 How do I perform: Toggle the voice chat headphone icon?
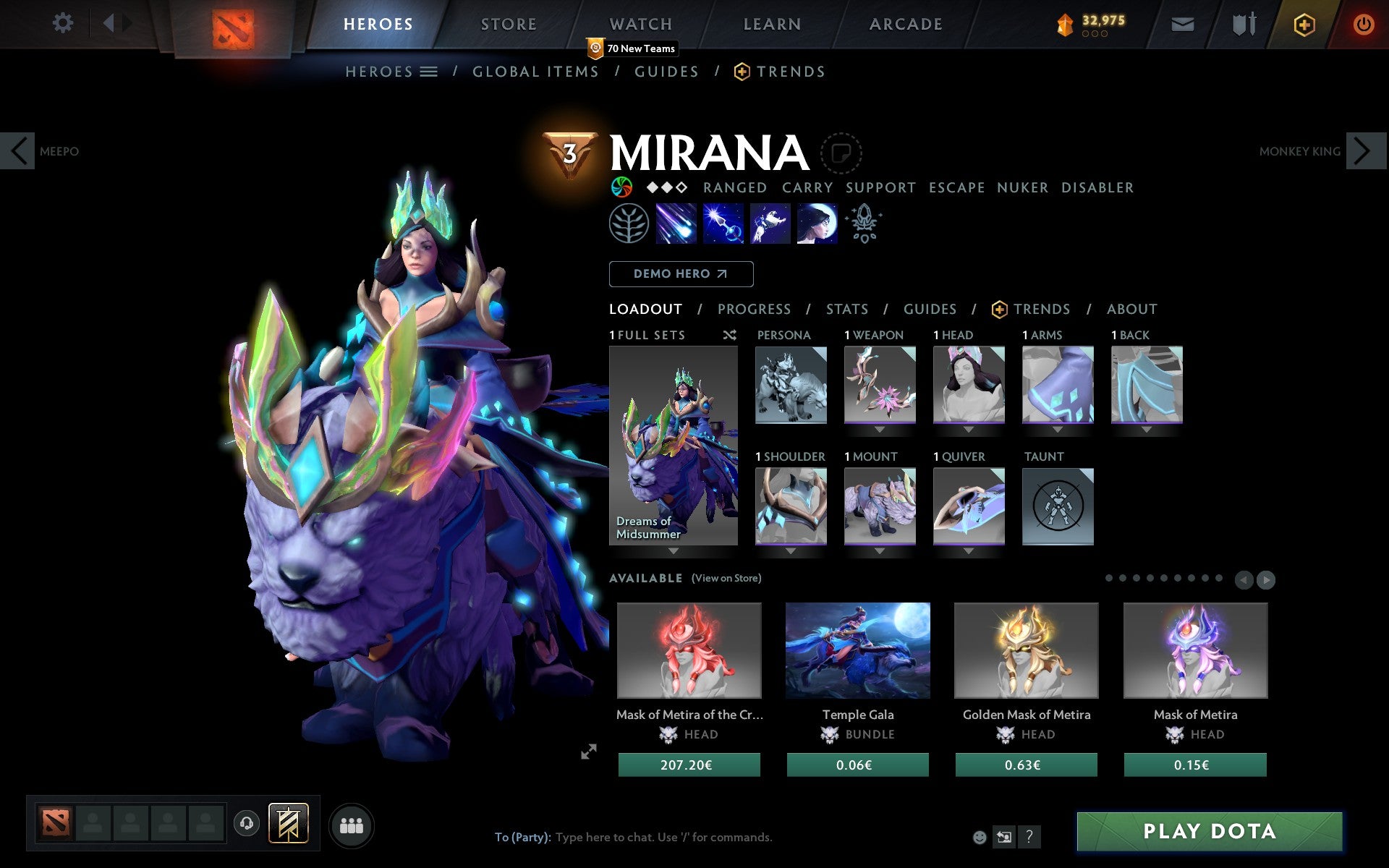(x=247, y=822)
